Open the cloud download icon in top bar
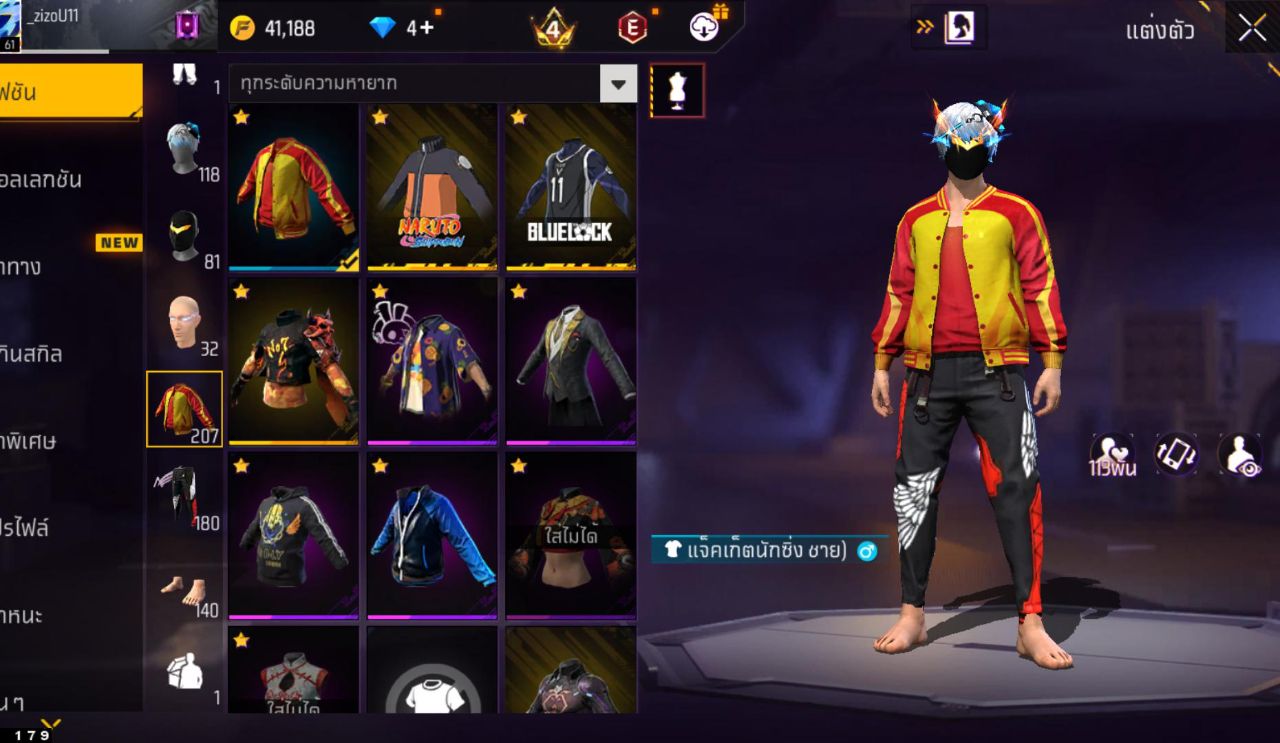The image size is (1280, 743). 703,29
